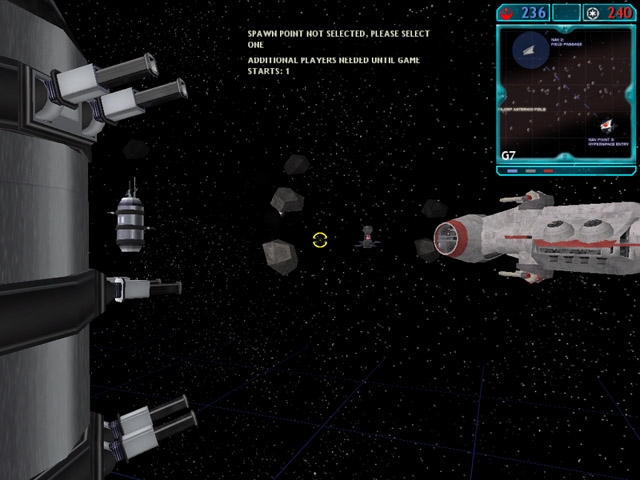The image size is (640, 480).
Task: Click the red indicator below the map
Action: (548, 170)
